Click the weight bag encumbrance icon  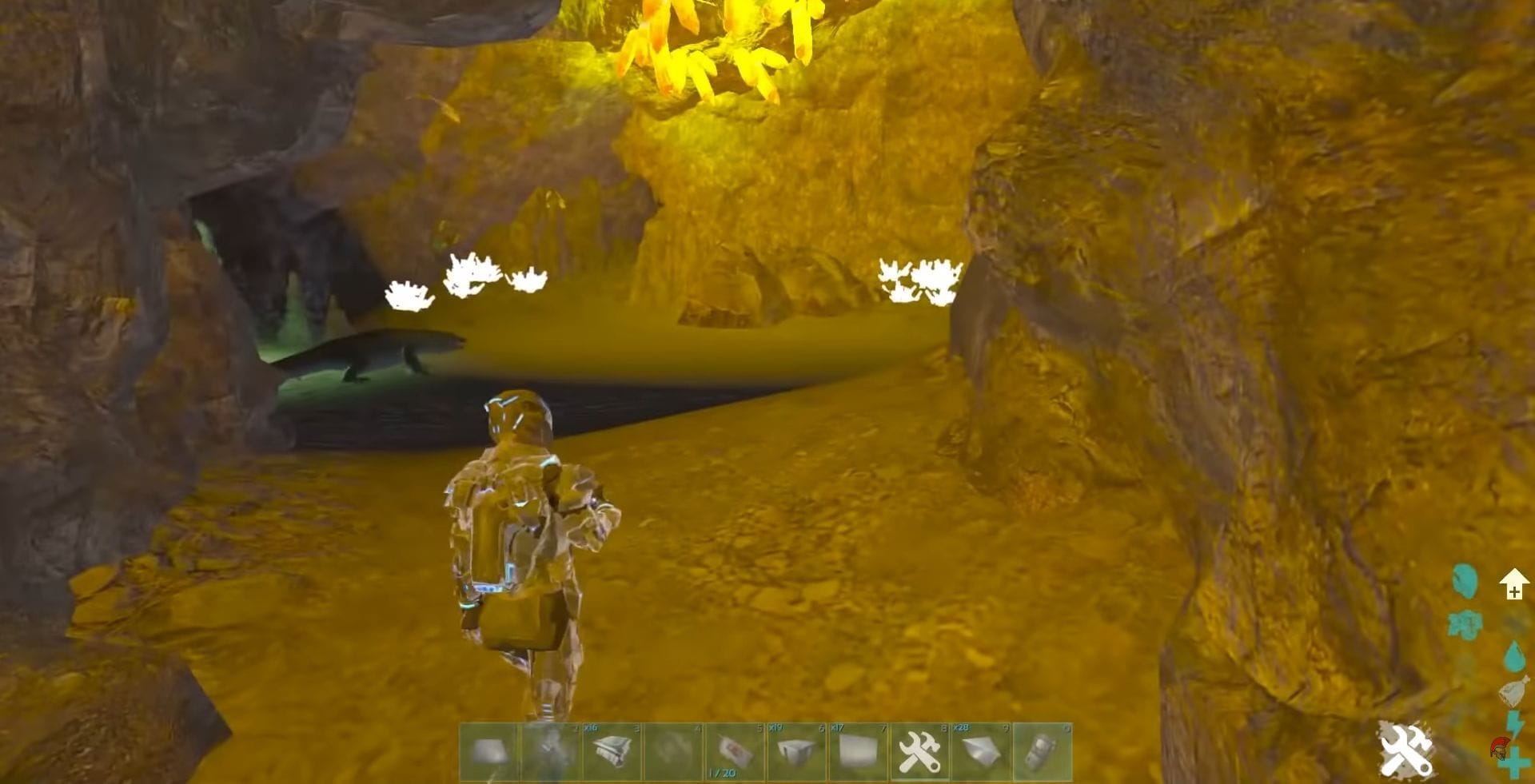pyautogui.click(x=1515, y=691)
